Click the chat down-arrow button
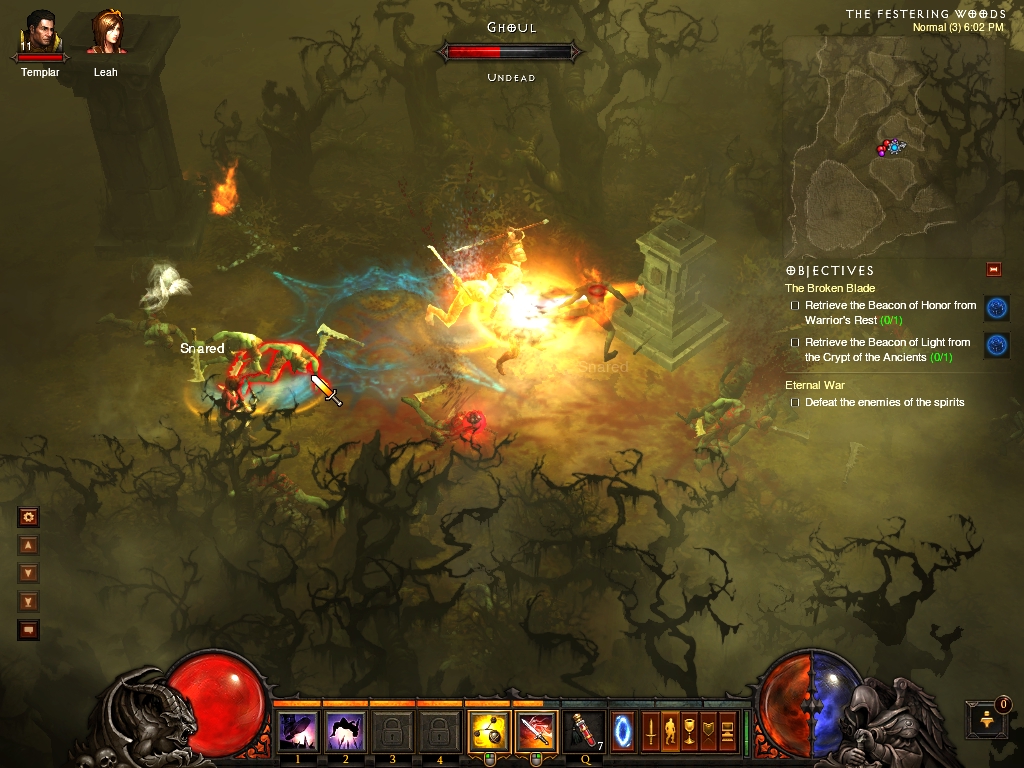Screen dimensions: 1024x768 28,573
